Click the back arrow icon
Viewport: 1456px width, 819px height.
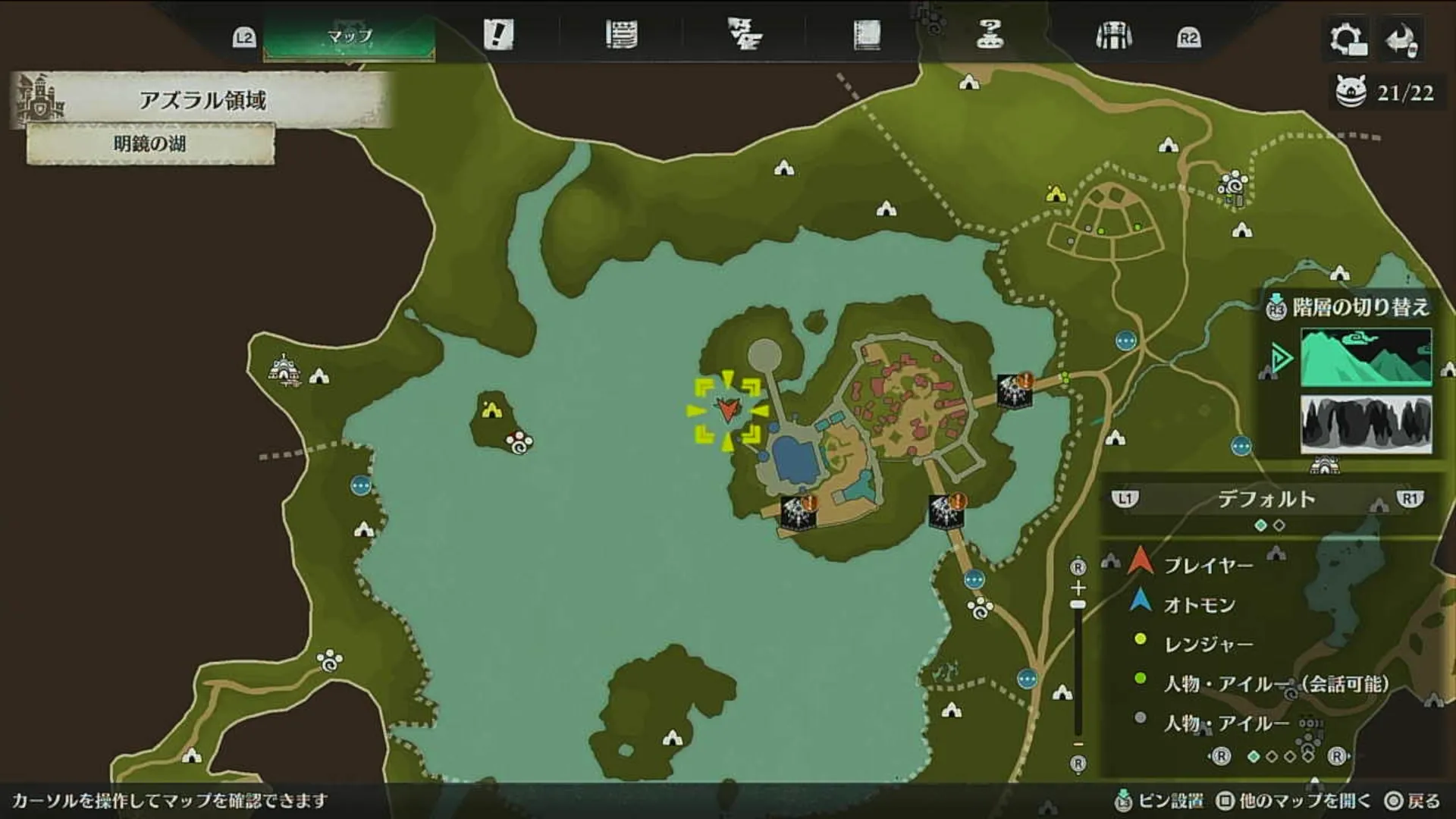[1401, 39]
